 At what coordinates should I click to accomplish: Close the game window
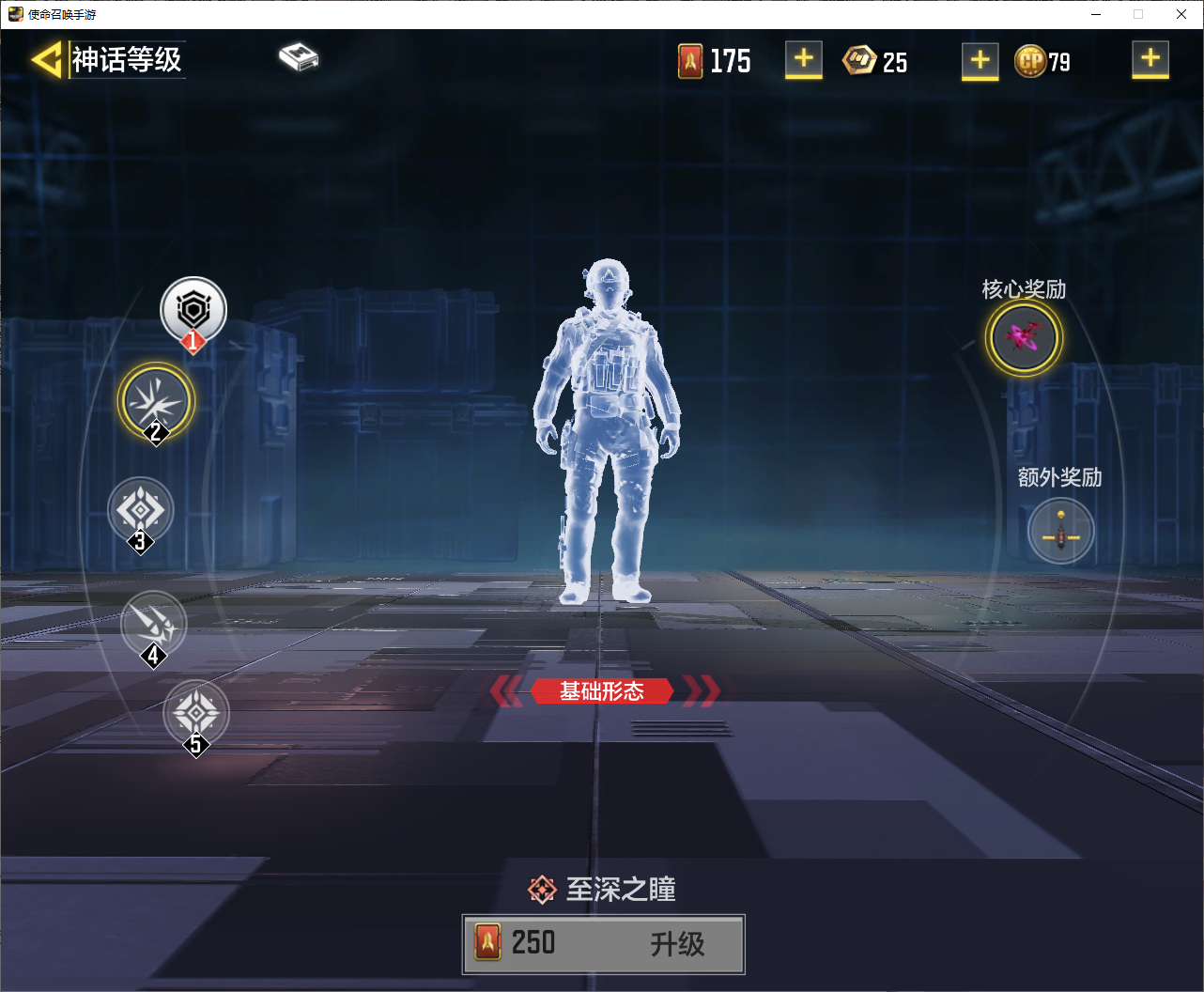click(1181, 14)
